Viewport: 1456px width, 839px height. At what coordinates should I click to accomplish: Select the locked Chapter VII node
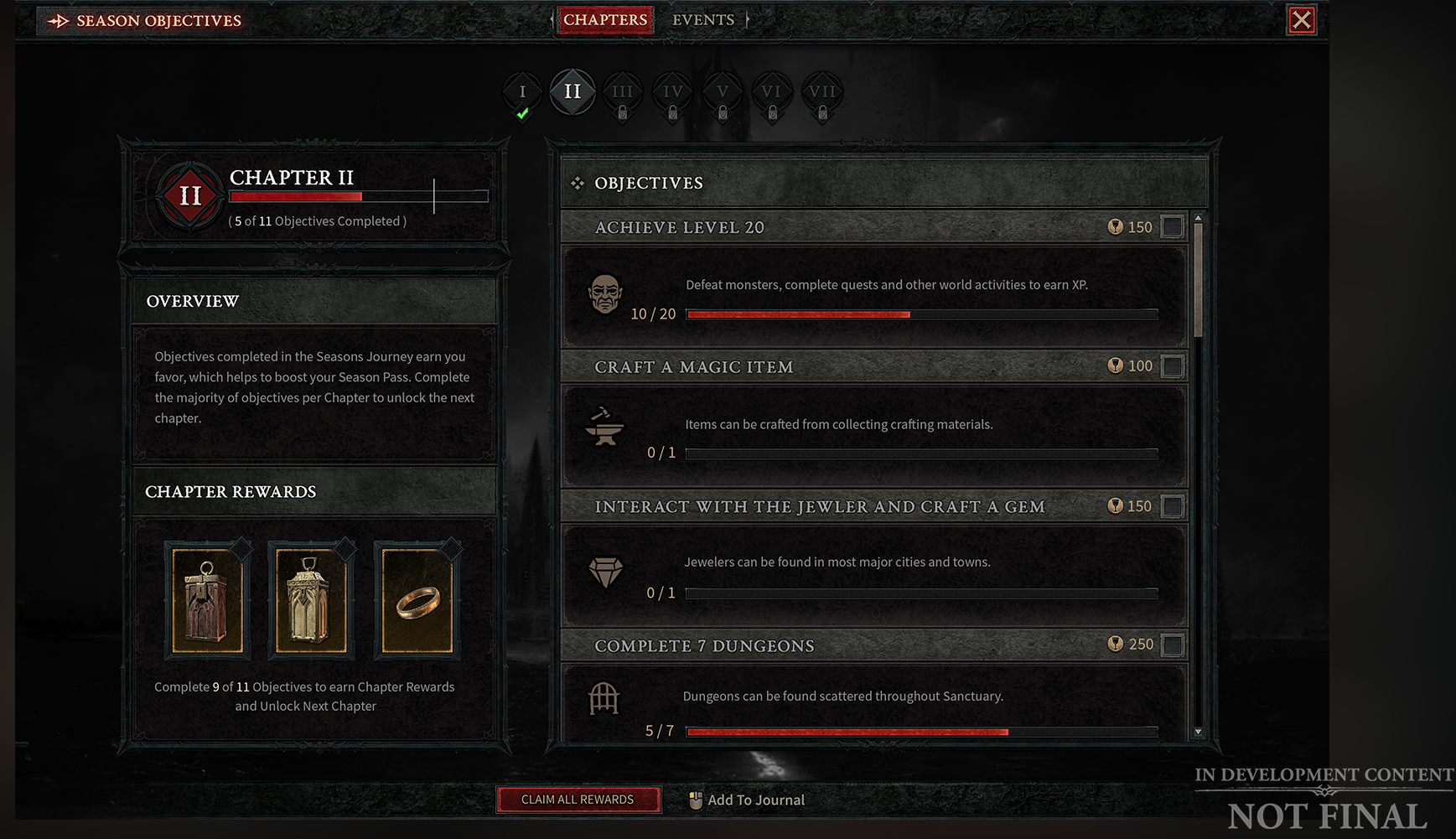coord(821,92)
